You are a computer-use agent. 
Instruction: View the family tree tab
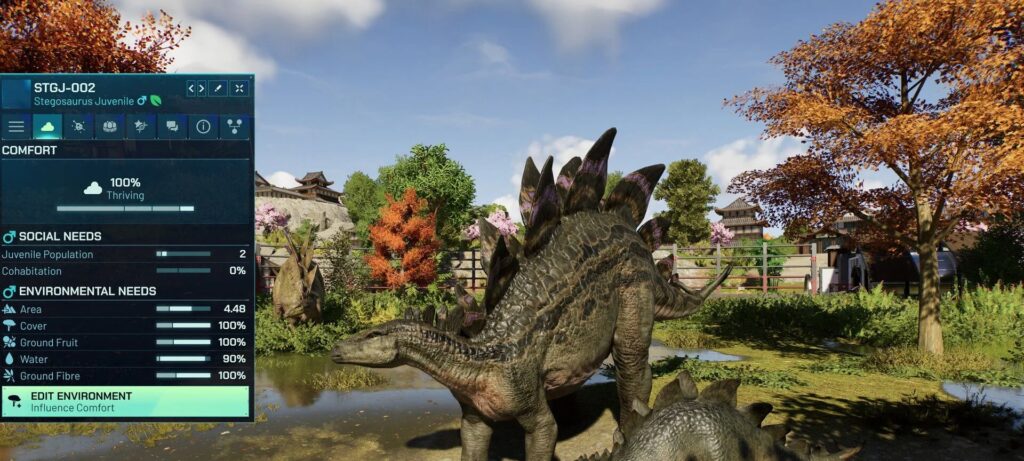click(234, 127)
